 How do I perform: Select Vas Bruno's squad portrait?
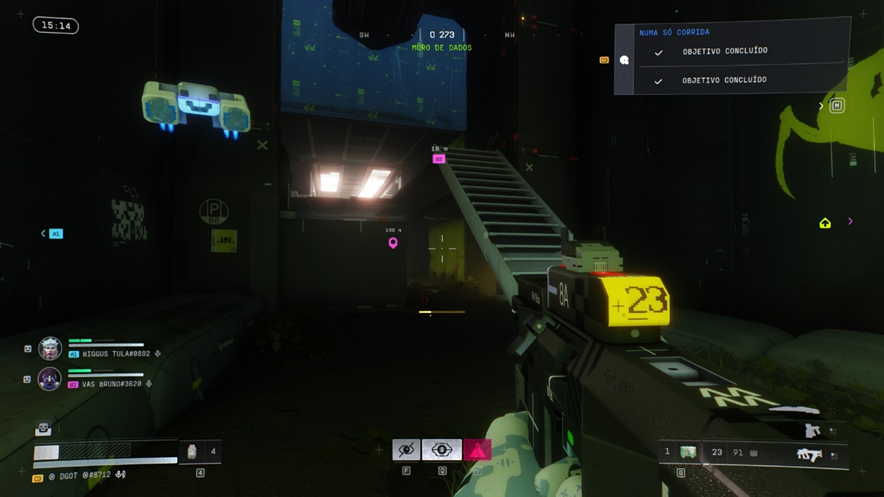[x=50, y=379]
